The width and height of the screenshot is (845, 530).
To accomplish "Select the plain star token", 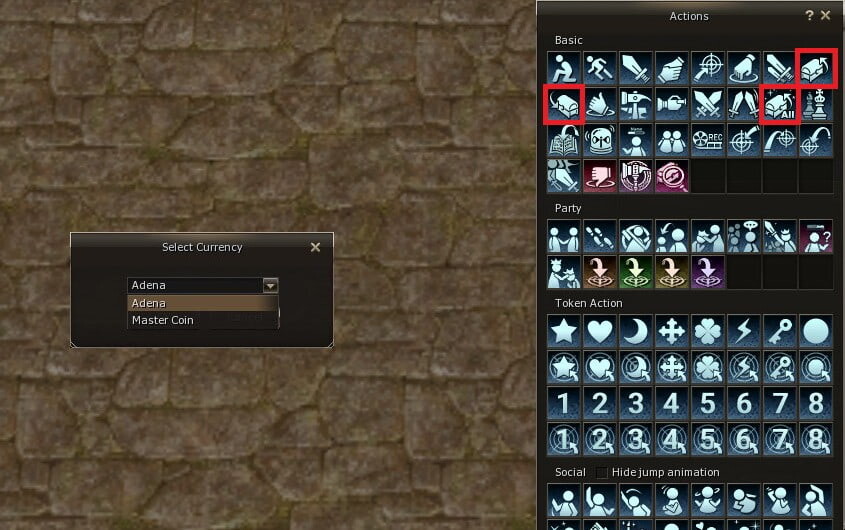I will (563, 332).
